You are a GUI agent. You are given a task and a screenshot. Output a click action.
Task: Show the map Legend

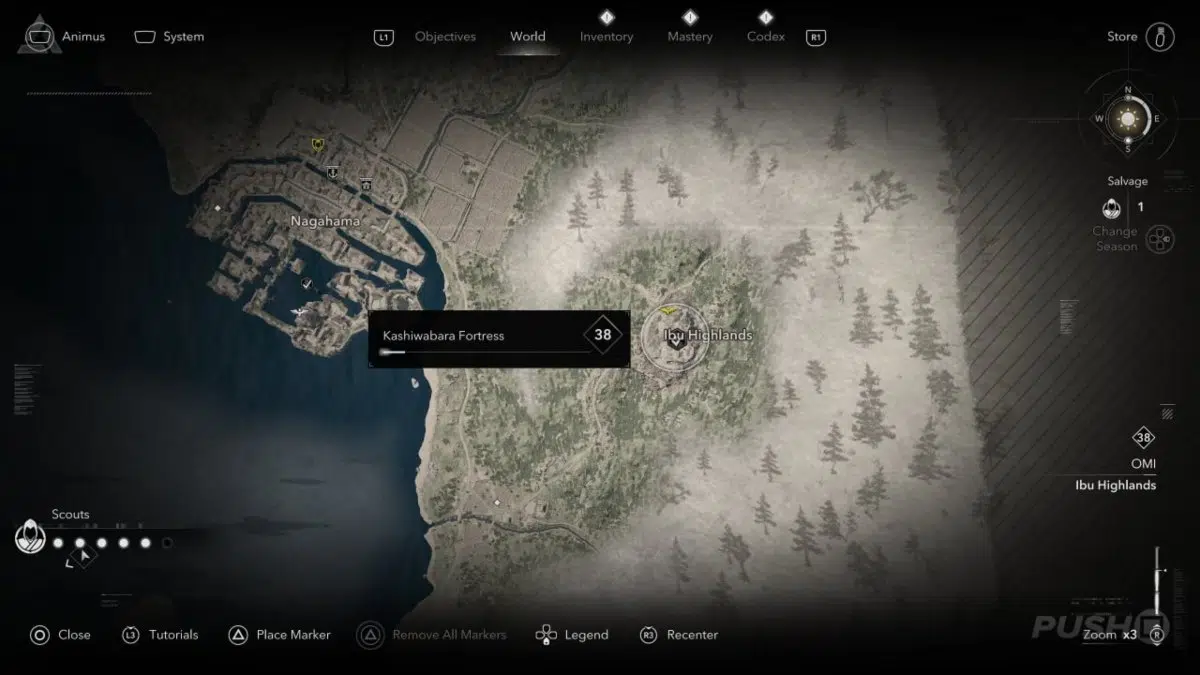click(586, 634)
